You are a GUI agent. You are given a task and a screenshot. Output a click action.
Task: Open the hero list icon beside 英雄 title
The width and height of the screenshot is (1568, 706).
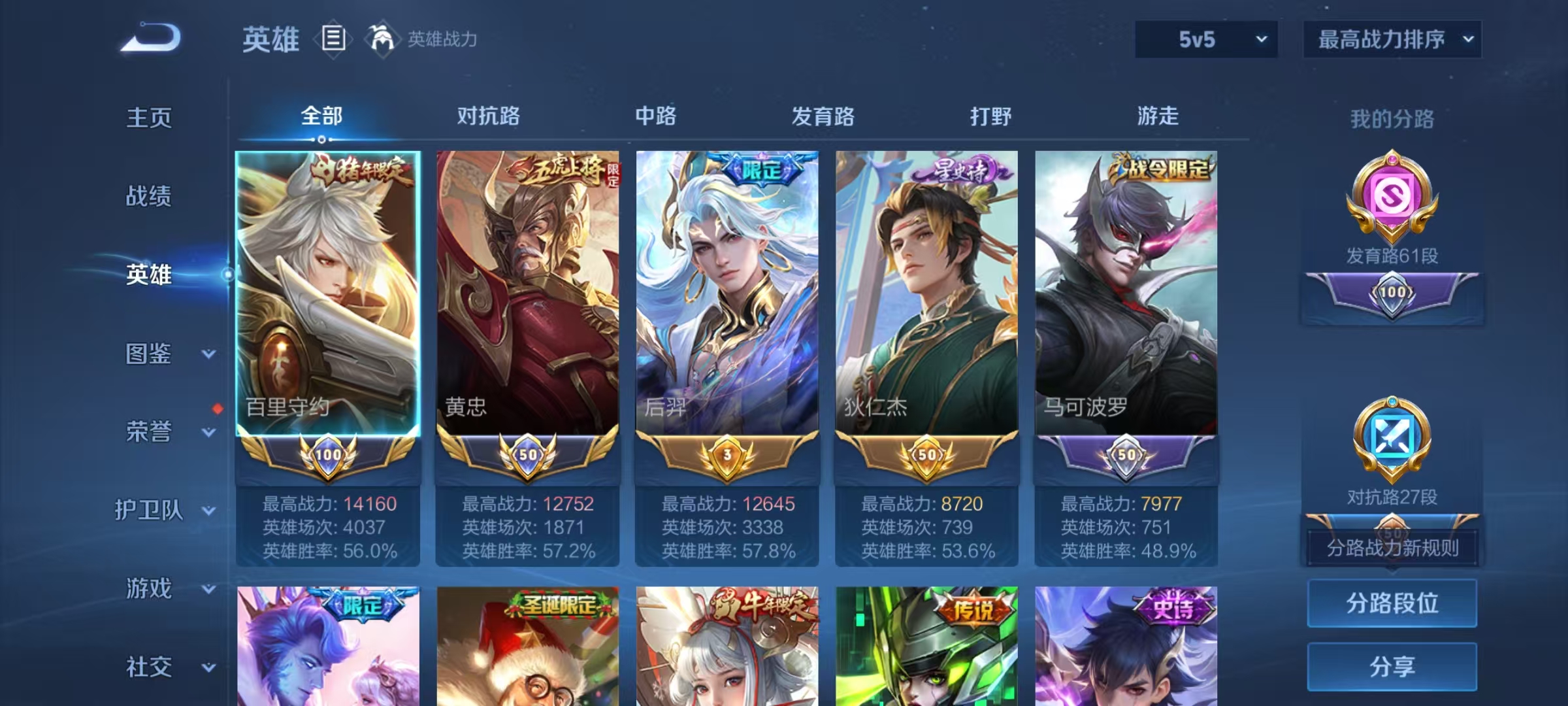(x=333, y=39)
